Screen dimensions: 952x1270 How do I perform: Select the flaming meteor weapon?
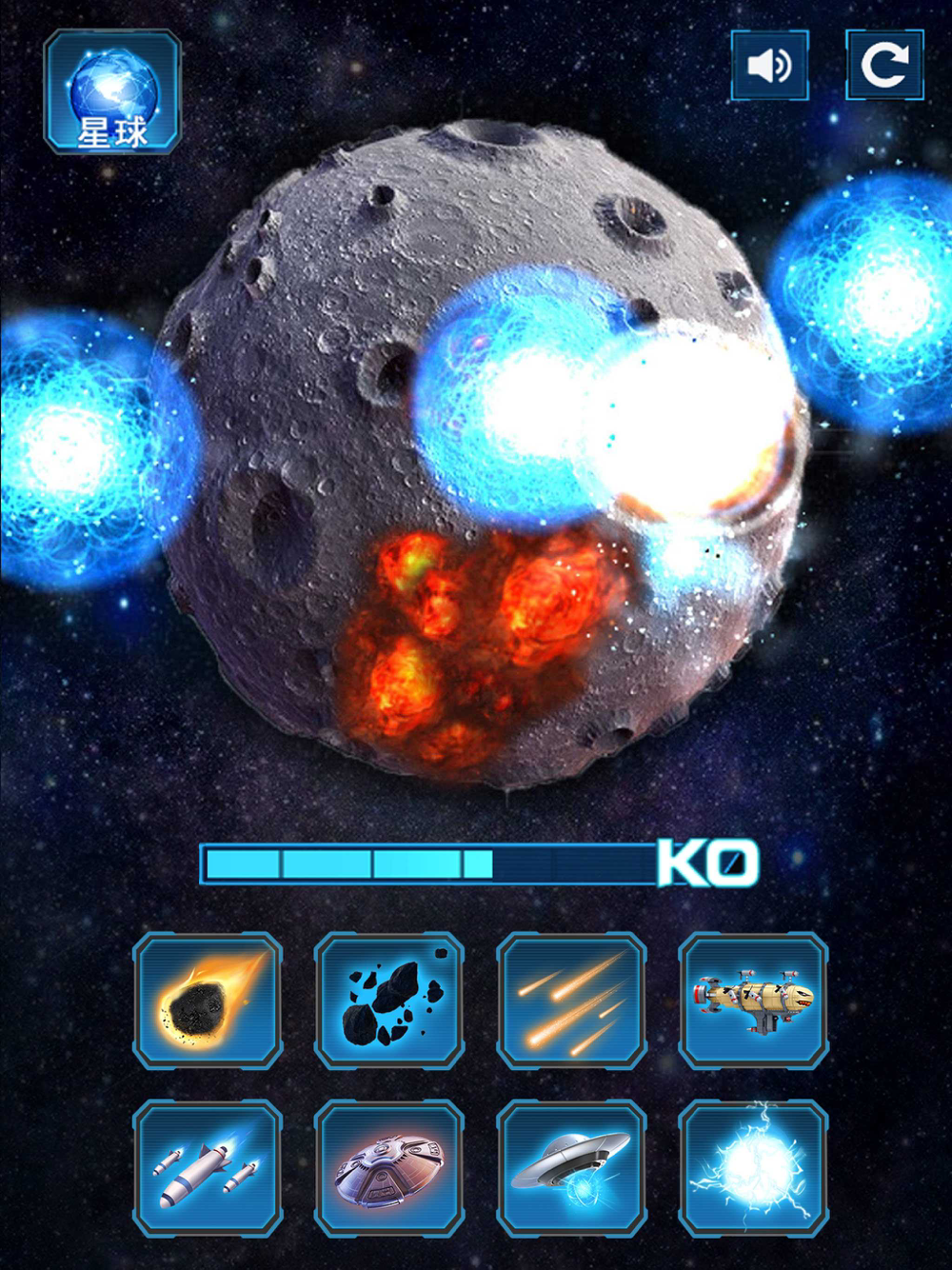pos(208,1001)
